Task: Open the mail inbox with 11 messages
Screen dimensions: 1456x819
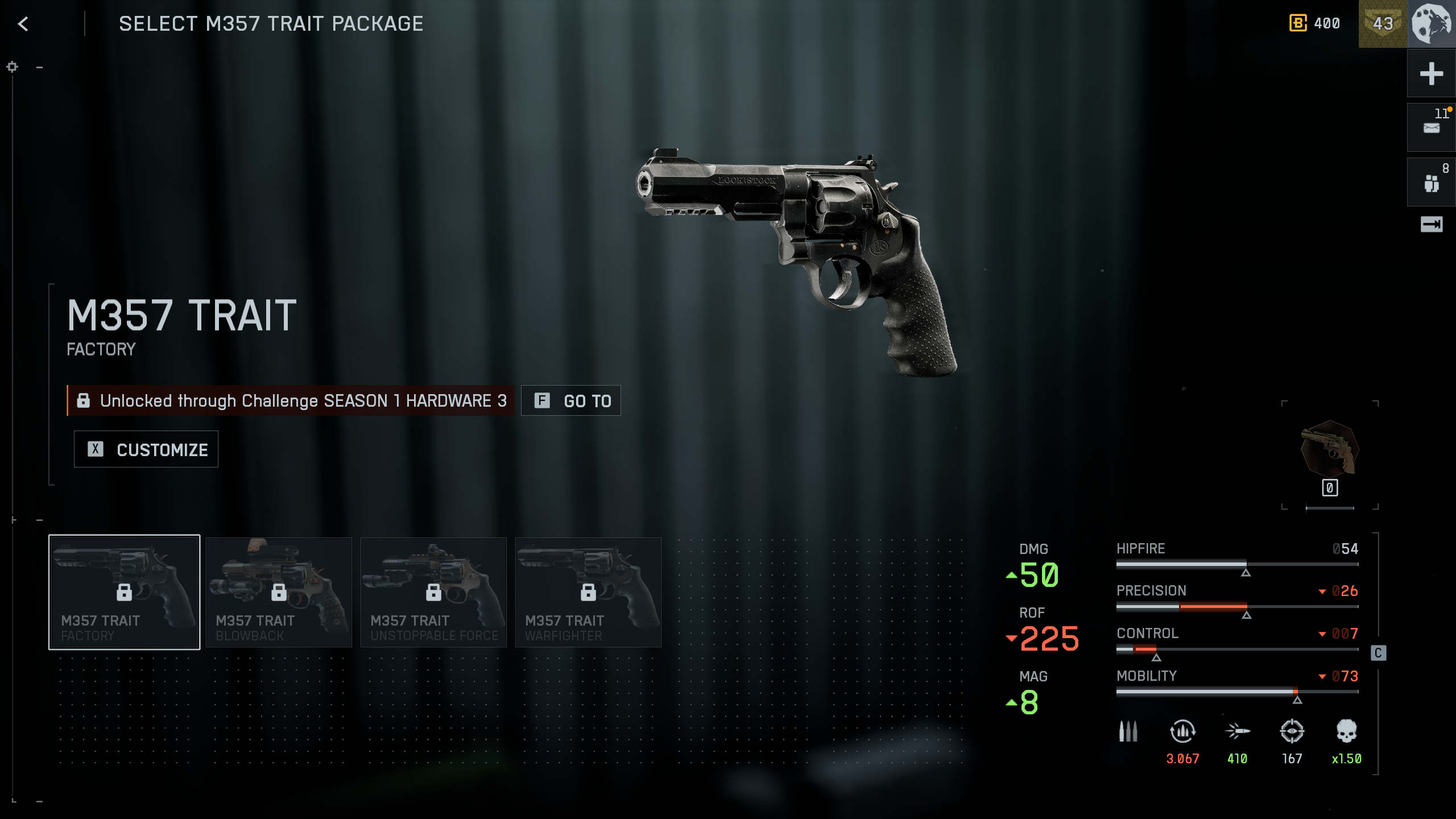Action: point(1431,127)
